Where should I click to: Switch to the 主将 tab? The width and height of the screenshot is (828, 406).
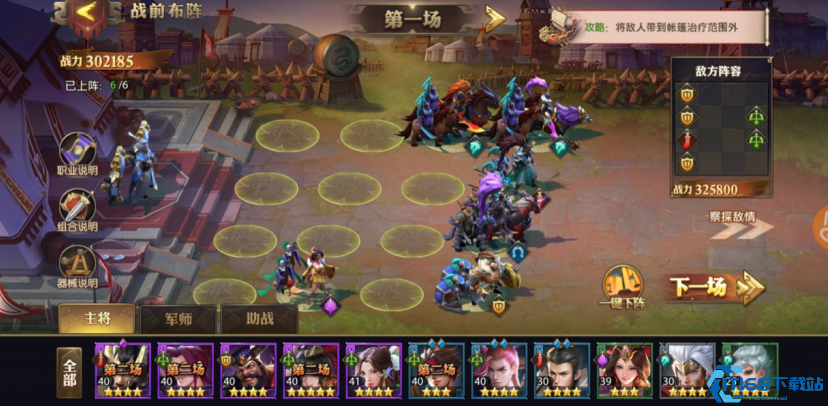96,318
